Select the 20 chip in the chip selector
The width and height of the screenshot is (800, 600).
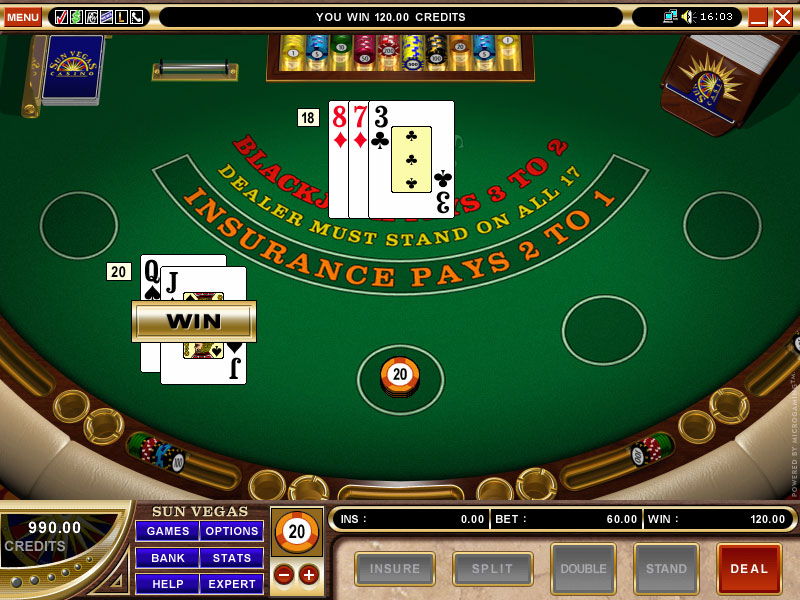coord(296,533)
